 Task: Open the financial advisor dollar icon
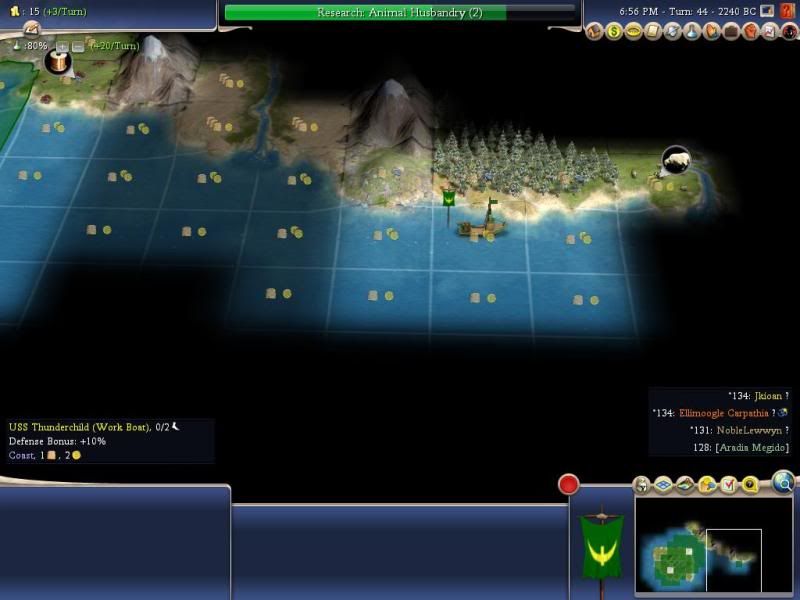pyautogui.click(x=613, y=32)
